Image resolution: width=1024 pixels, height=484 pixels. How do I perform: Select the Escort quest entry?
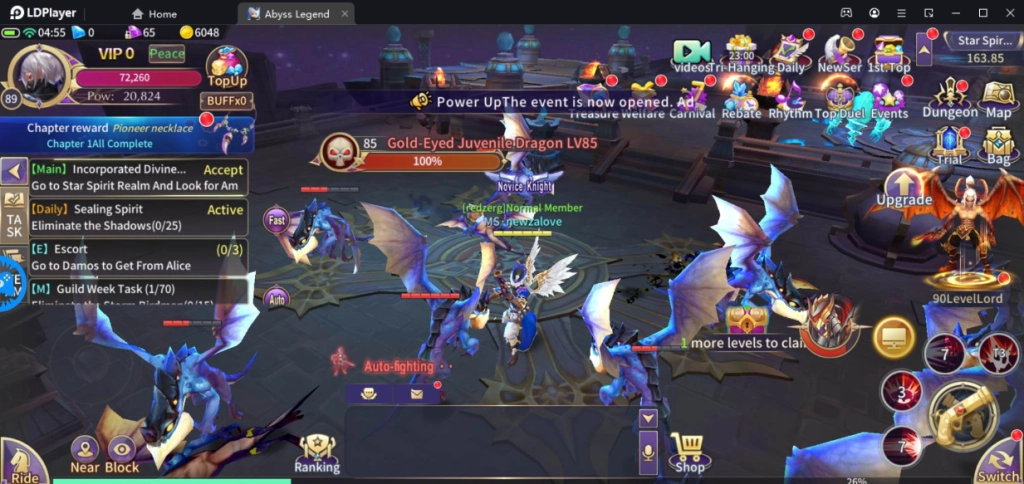click(x=138, y=257)
